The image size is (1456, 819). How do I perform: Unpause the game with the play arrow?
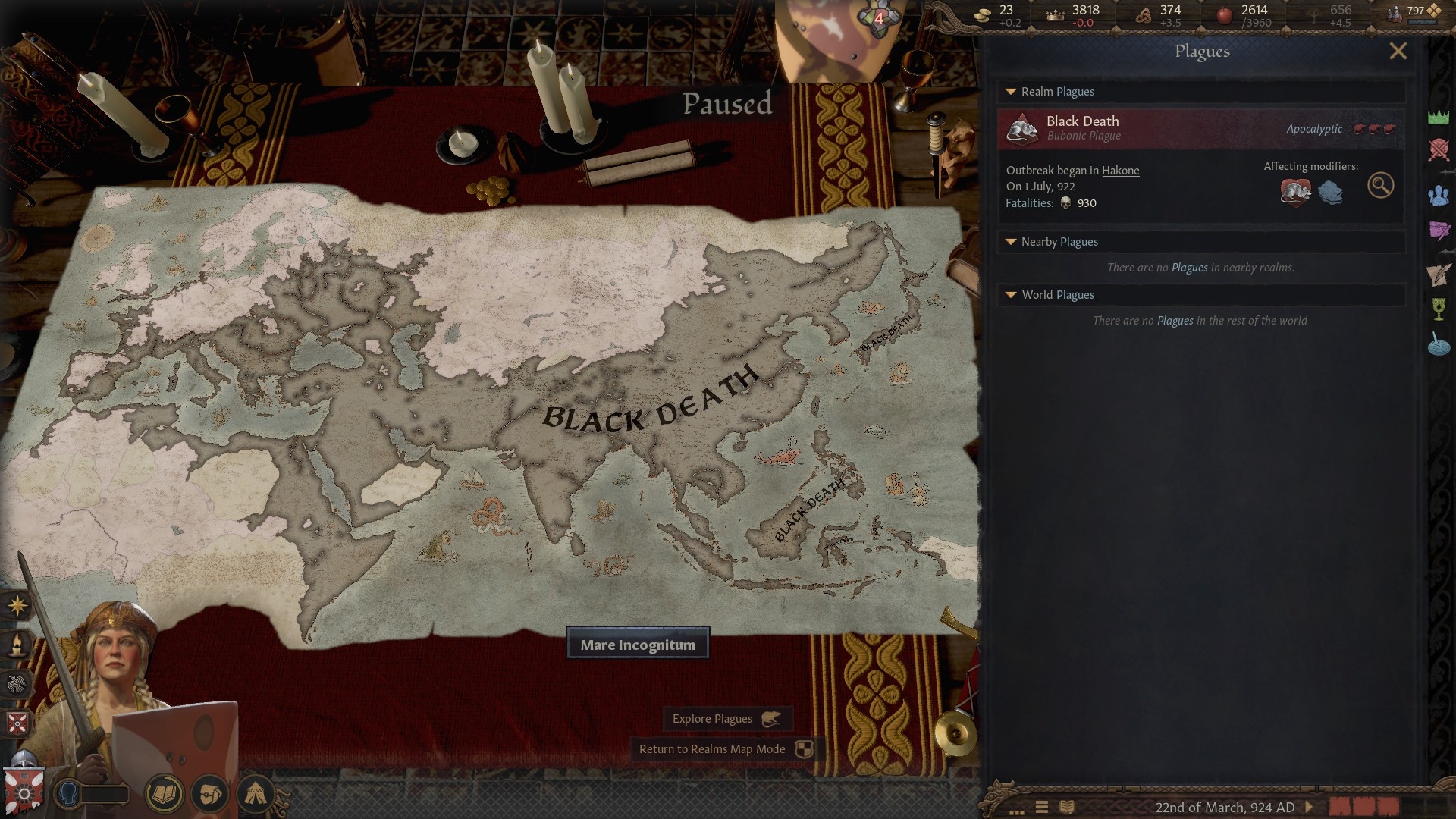tap(1308, 808)
